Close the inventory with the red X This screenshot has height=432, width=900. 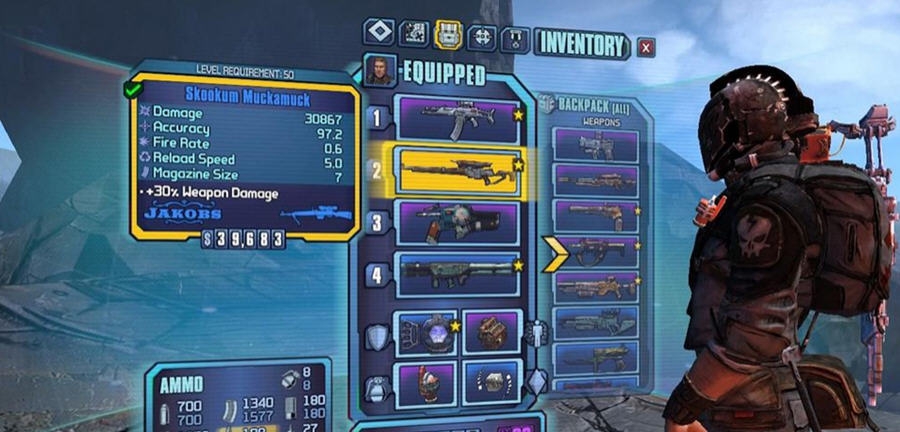pyautogui.click(x=647, y=46)
